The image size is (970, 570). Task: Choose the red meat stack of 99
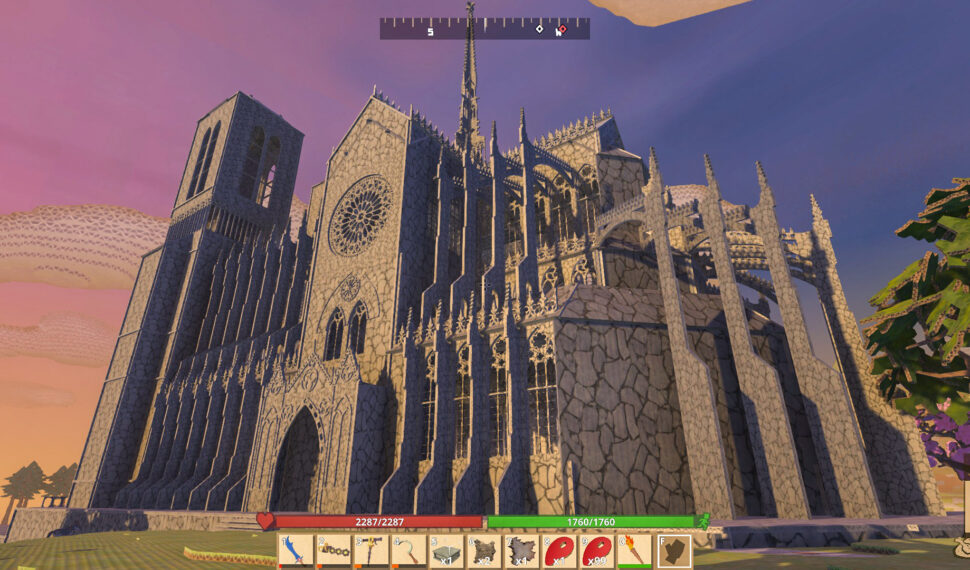[x=597, y=551]
